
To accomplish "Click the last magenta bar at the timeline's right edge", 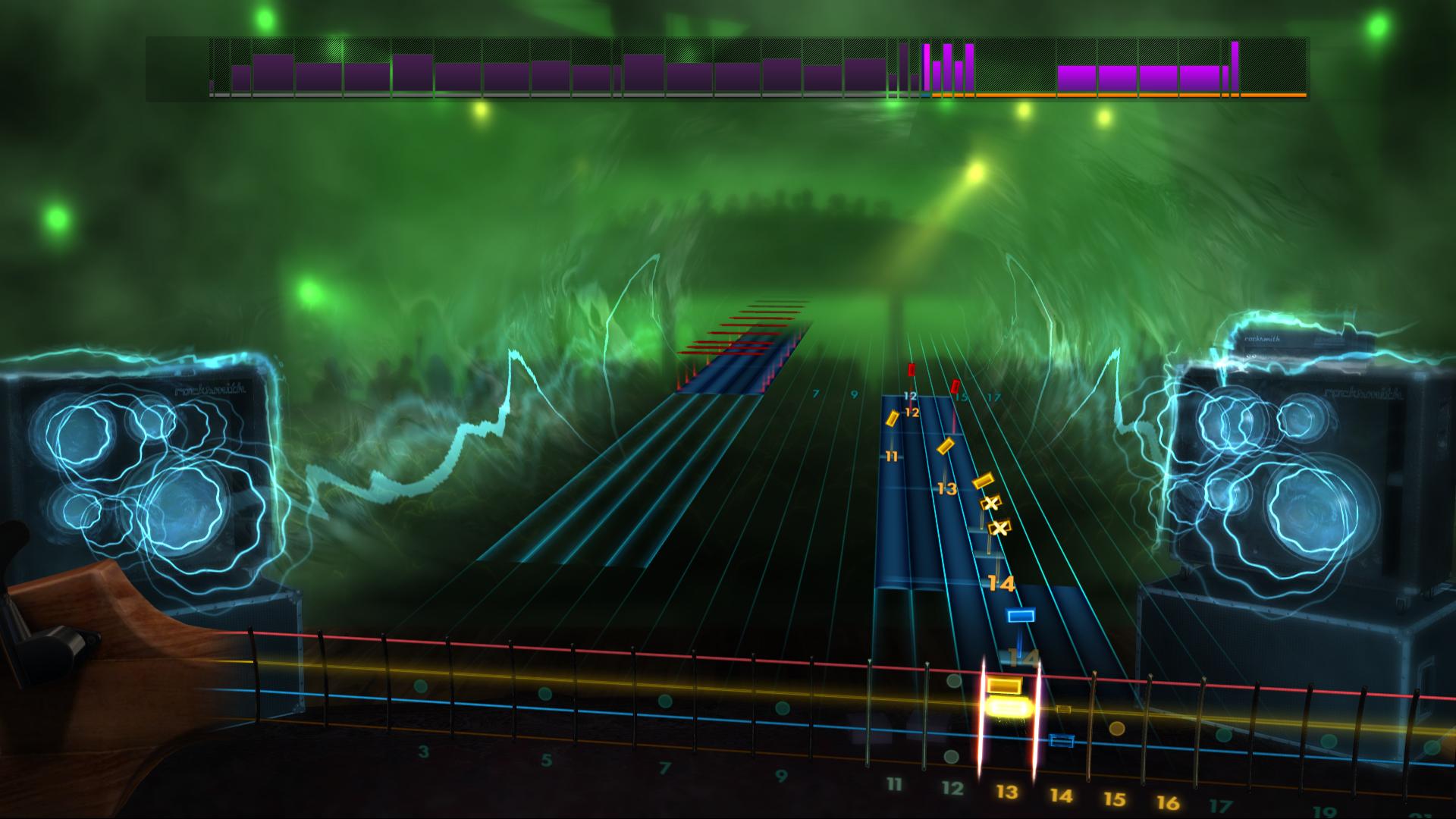I will [x=1236, y=68].
